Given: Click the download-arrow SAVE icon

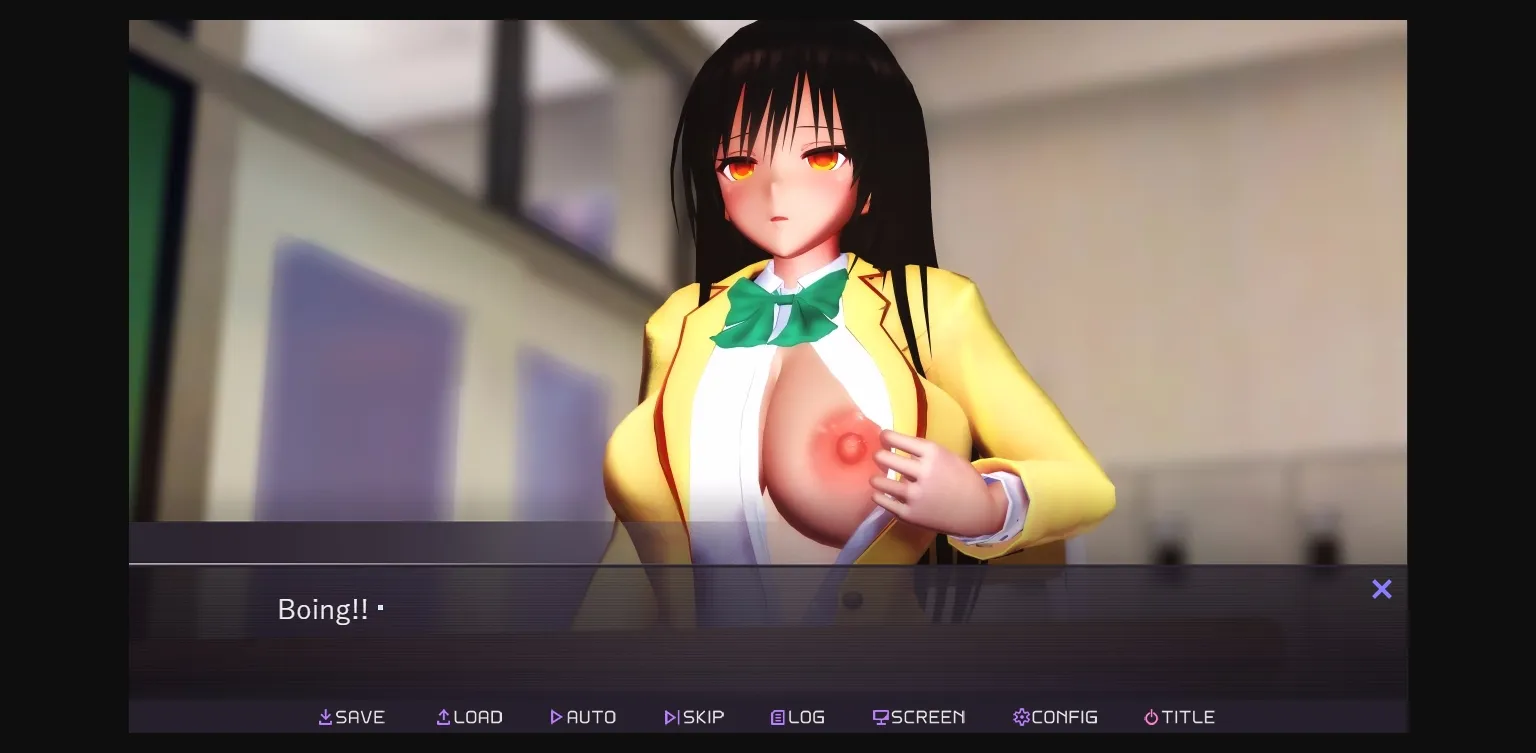Looking at the screenshot, I should tap(325, 717).
